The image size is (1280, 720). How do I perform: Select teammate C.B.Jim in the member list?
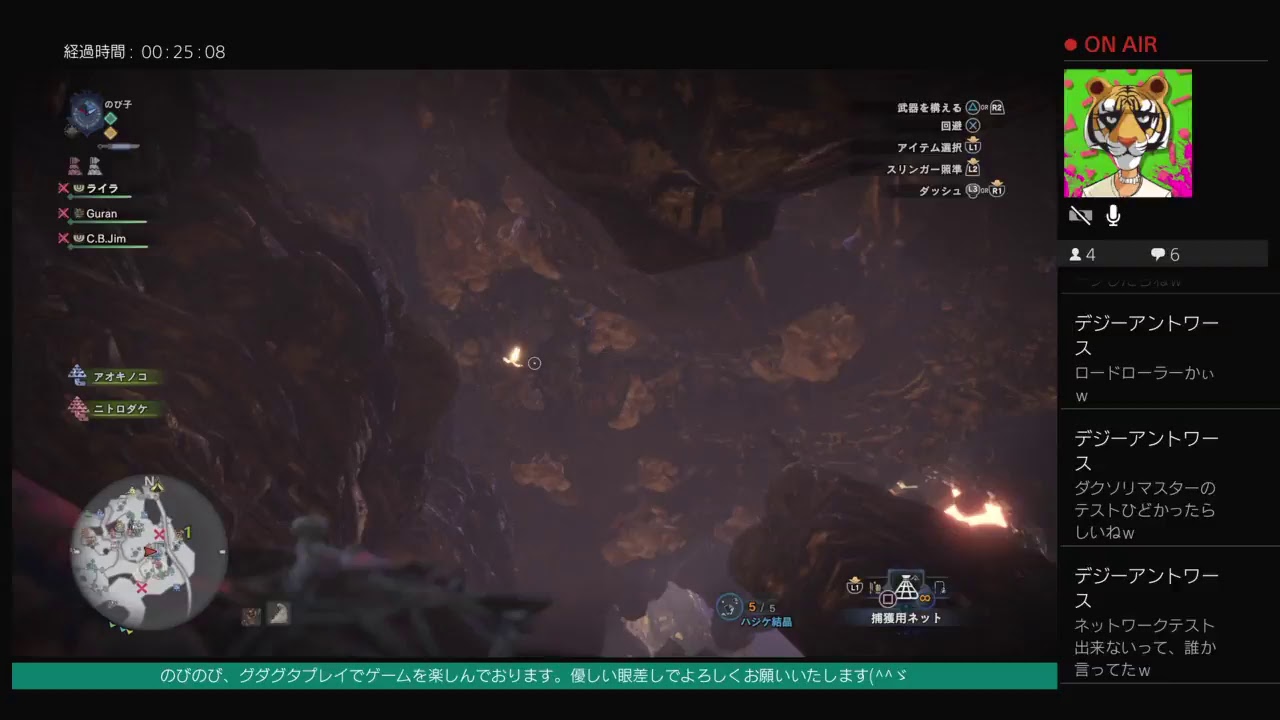[x=103, y=238]
